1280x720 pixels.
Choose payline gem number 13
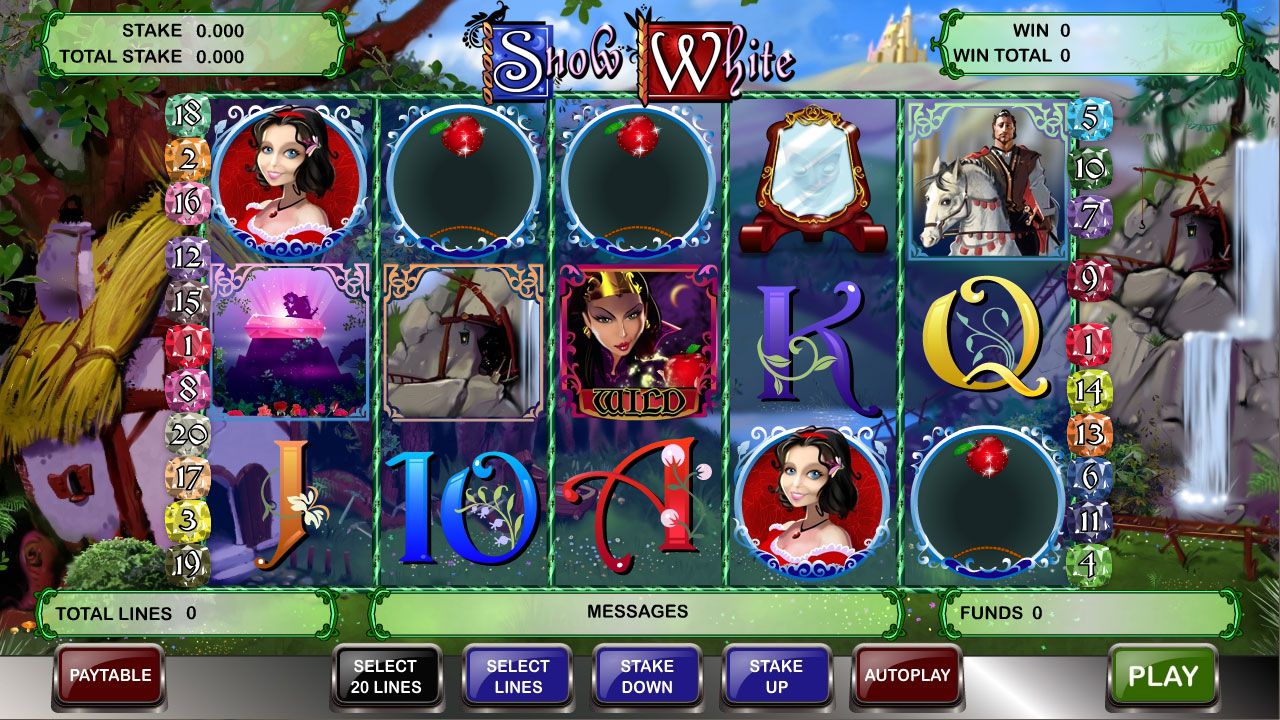1089,435
